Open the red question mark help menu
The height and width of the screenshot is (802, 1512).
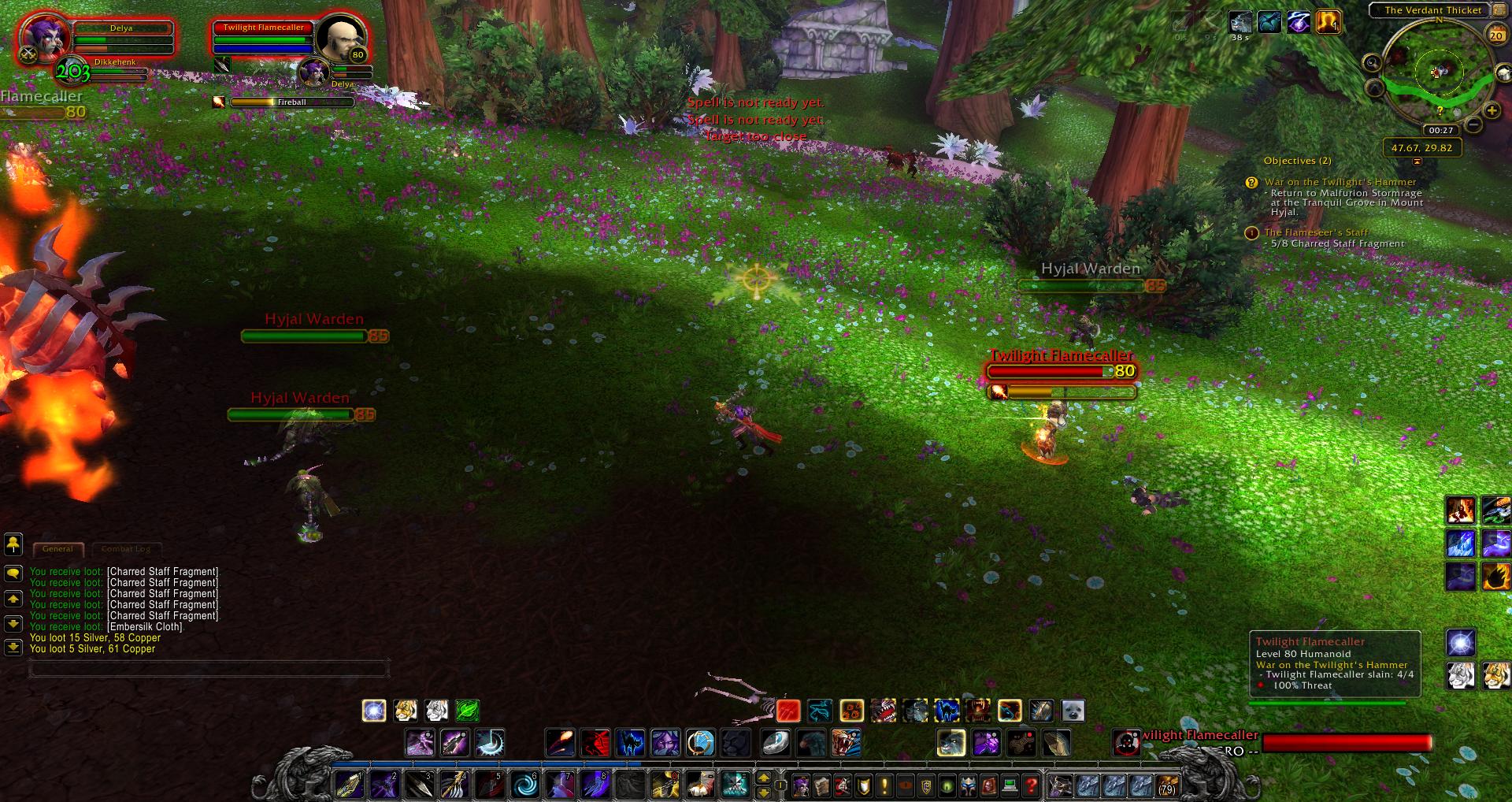(x=1031, y=785)
